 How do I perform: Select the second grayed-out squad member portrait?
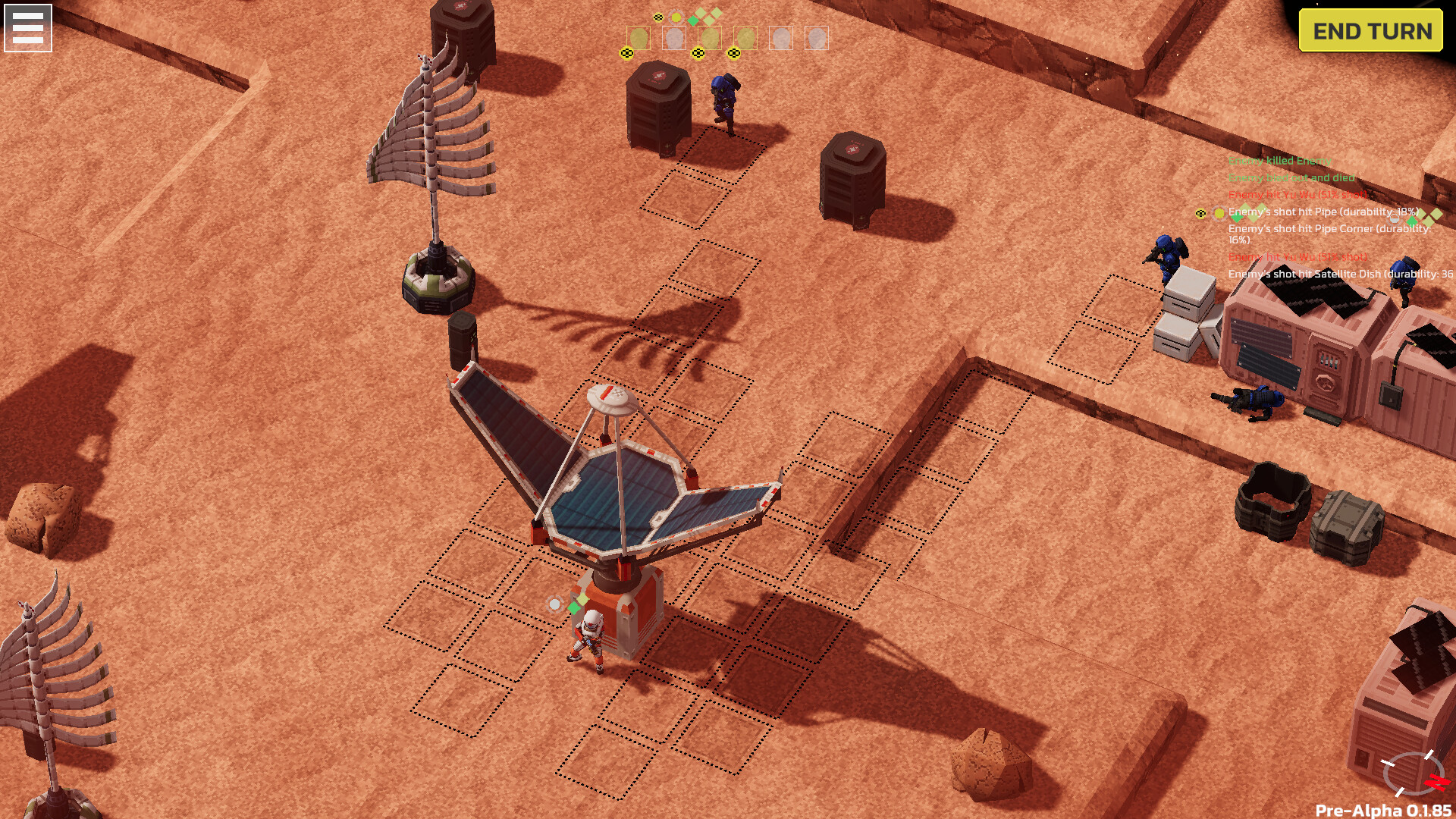click(x=675, y=39)
